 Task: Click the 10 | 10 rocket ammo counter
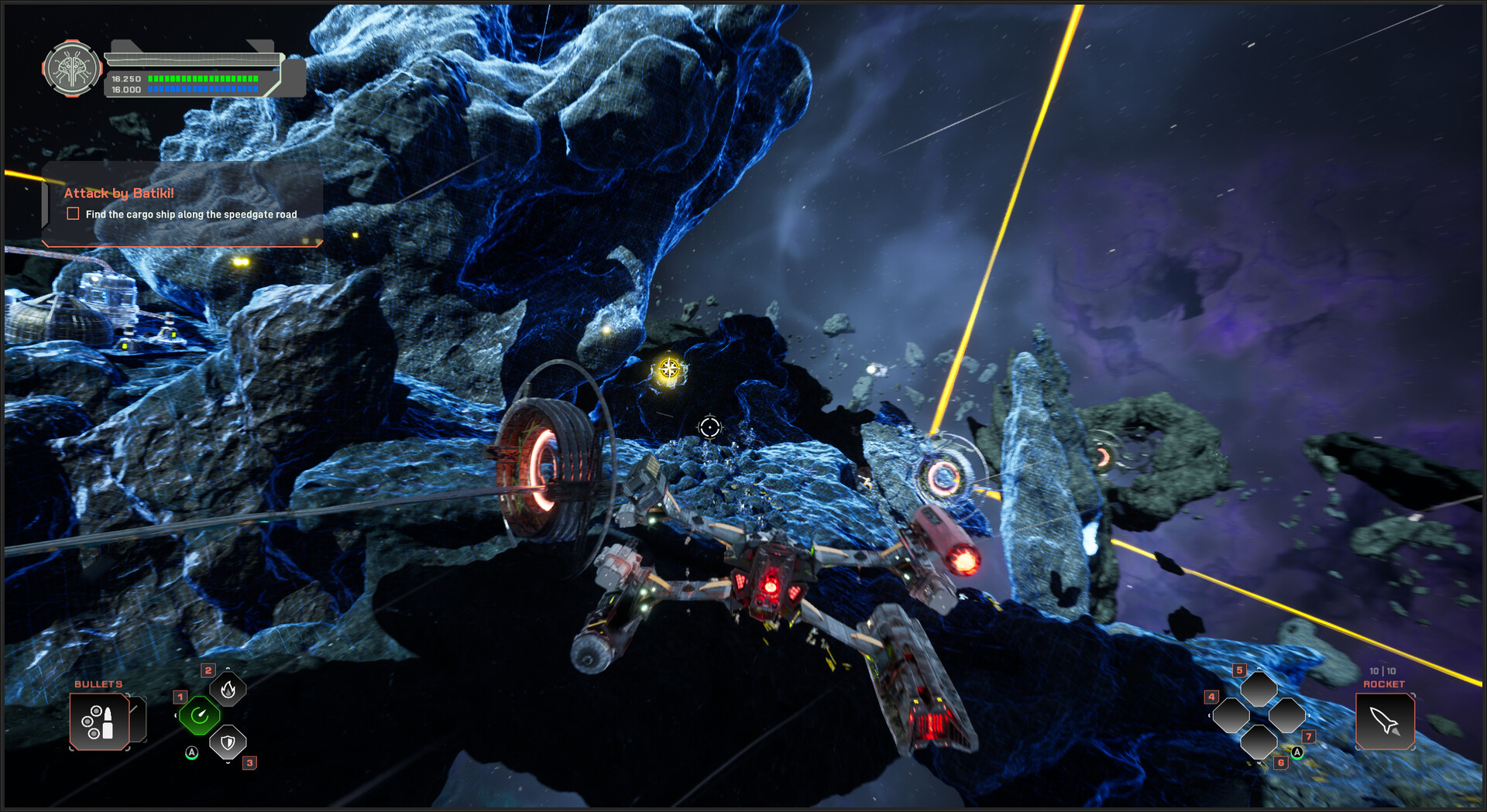point(1383,671)
